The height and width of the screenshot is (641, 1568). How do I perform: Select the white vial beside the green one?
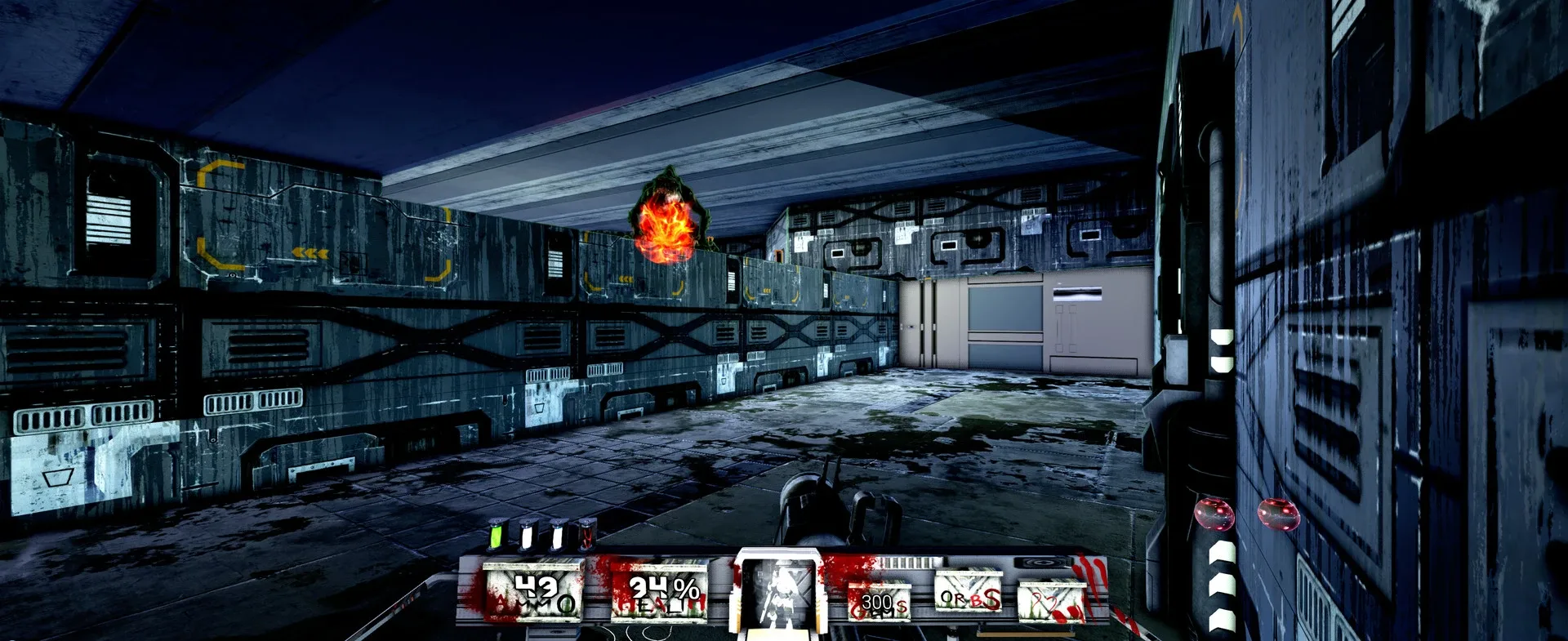[526, 533]
